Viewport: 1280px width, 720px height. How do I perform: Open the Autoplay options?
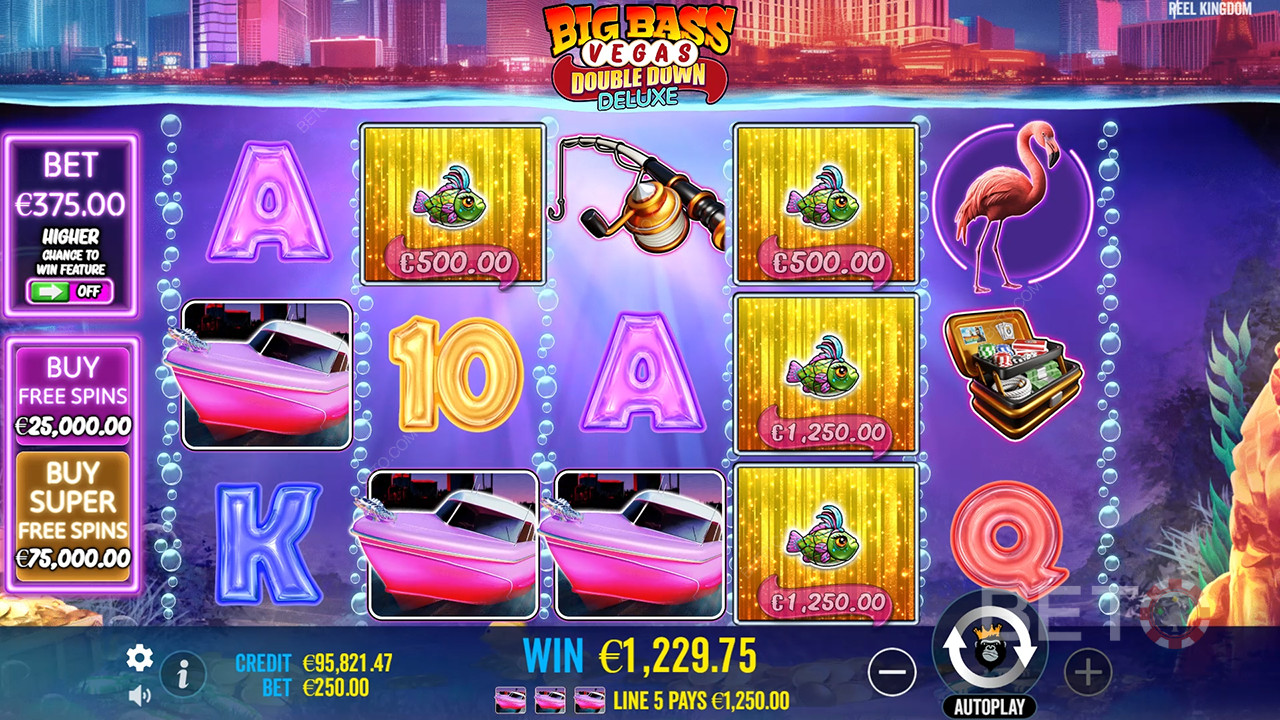989,706
